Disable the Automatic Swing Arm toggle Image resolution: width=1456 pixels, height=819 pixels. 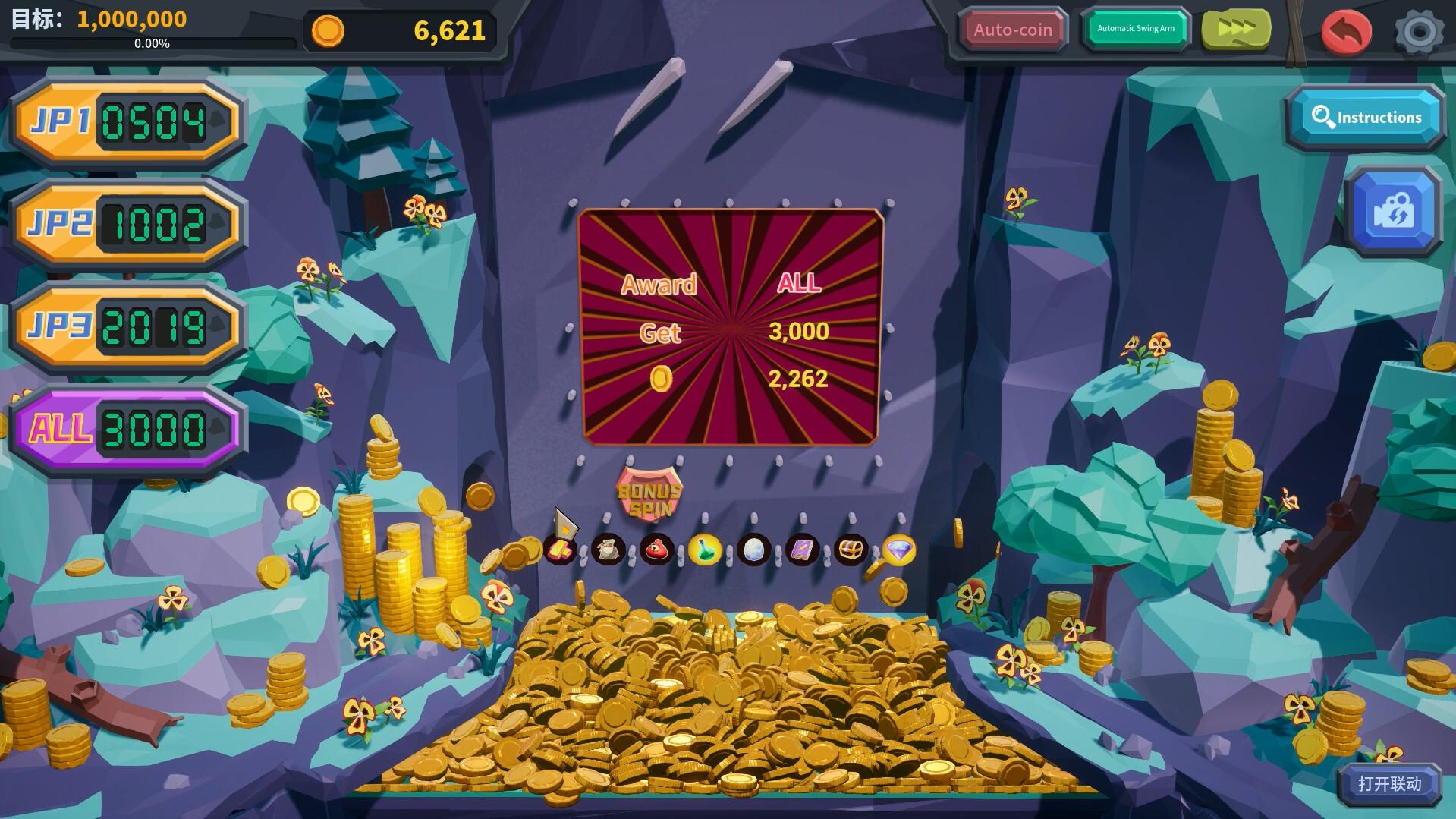pos(1135,28)
